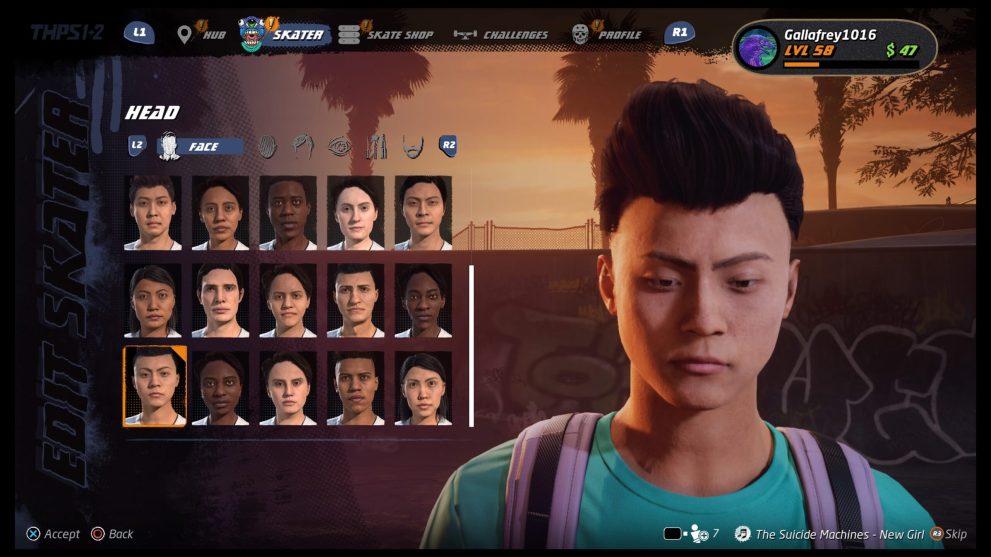991x557 pixels.
Task: Select the eye category icon
Action: (340, 147)
